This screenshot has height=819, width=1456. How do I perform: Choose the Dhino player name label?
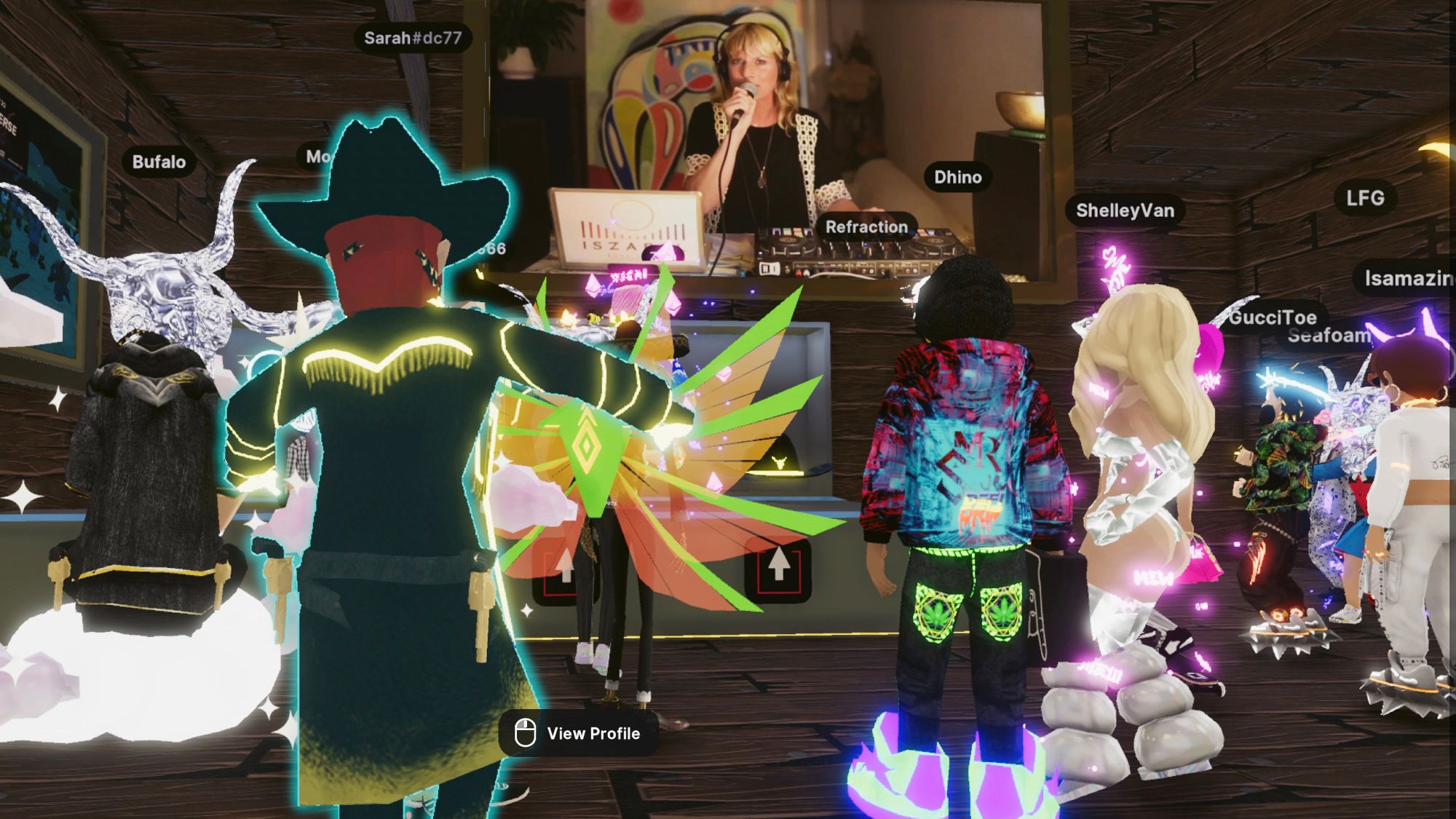pos(957,177)
